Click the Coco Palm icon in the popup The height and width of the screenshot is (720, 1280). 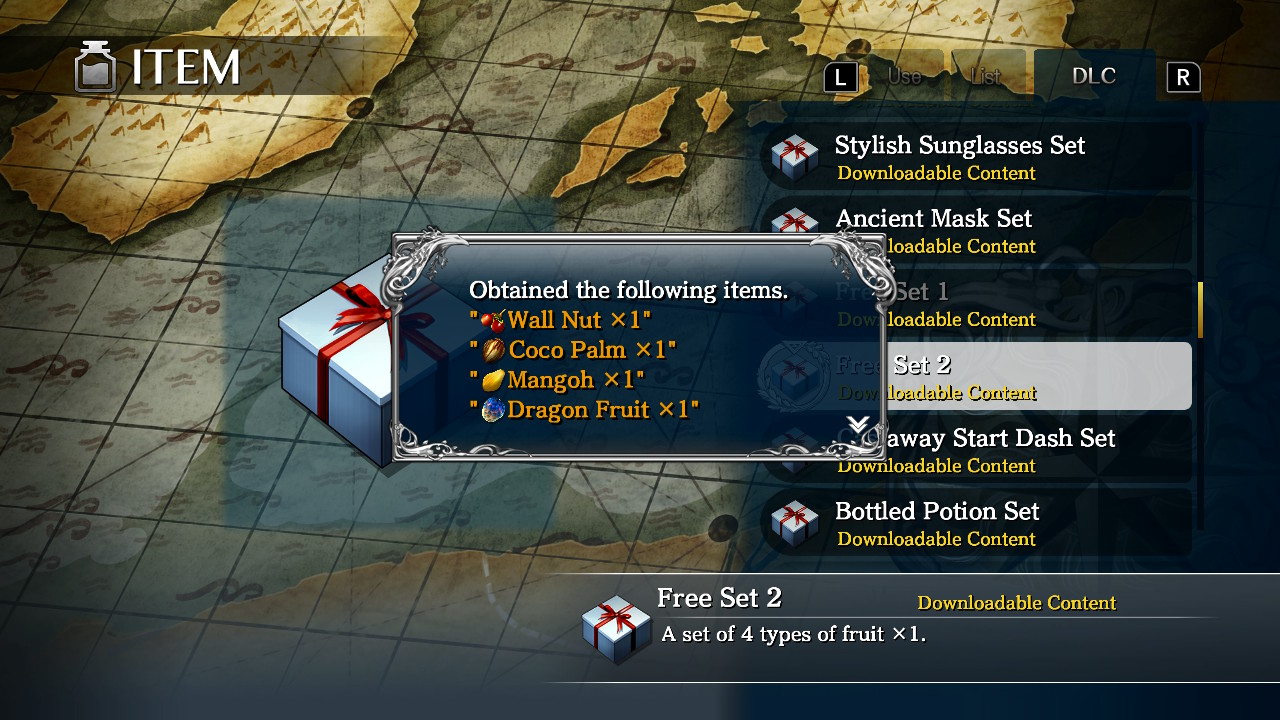tap(495, 350)
